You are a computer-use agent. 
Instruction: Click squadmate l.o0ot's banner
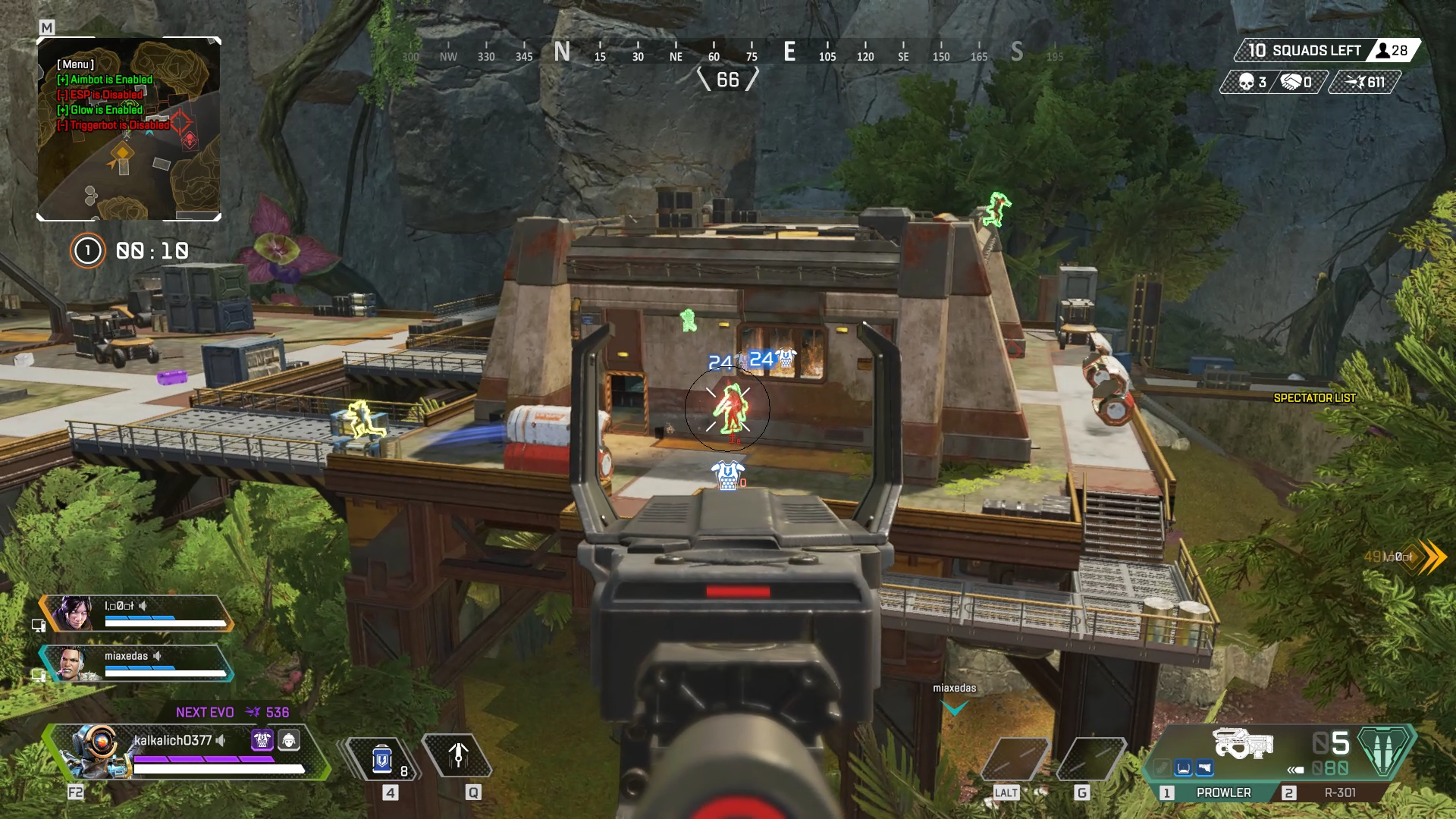[136, 613]
